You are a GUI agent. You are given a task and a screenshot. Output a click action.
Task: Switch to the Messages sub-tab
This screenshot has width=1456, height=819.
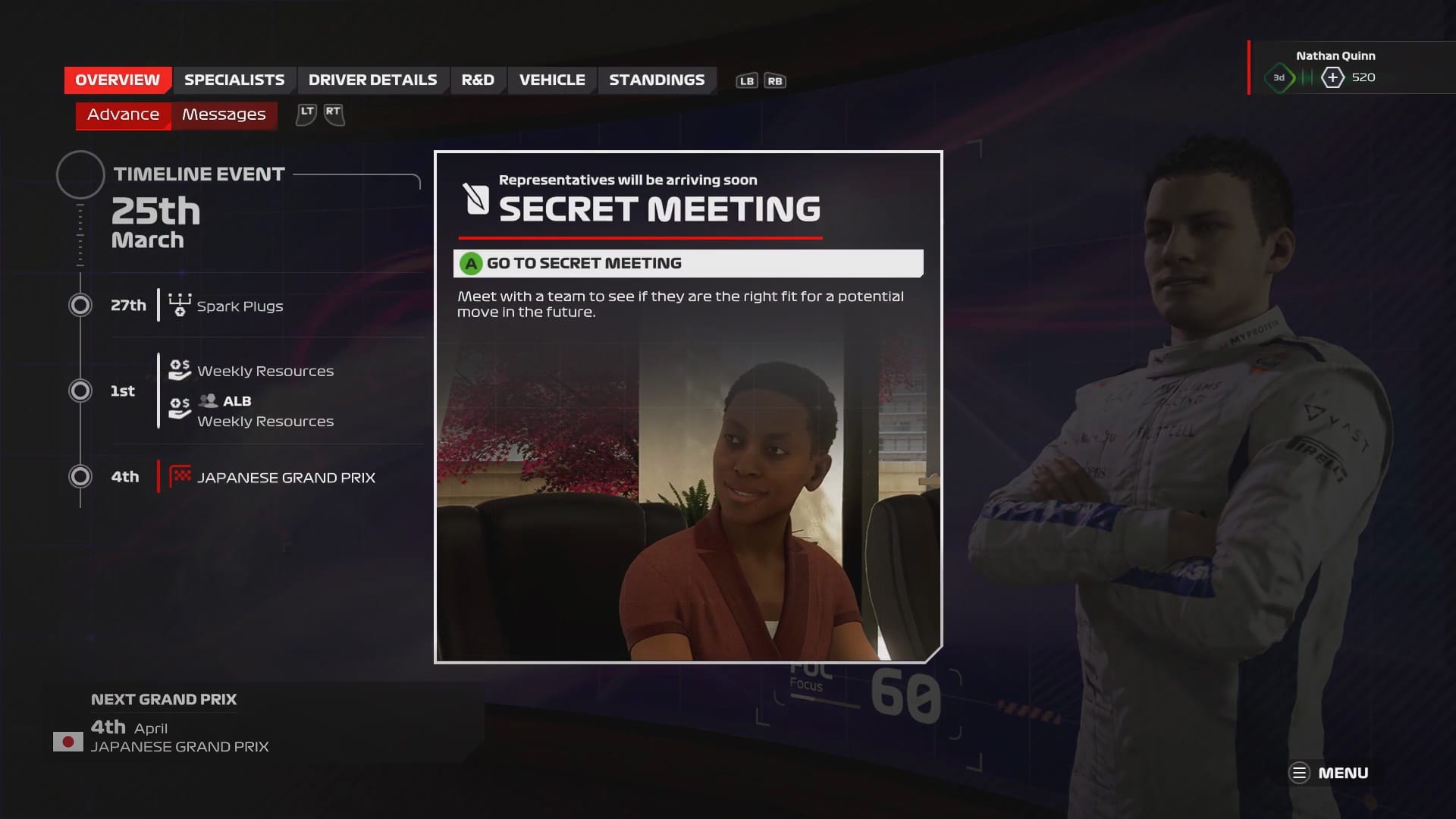point(224,115)
